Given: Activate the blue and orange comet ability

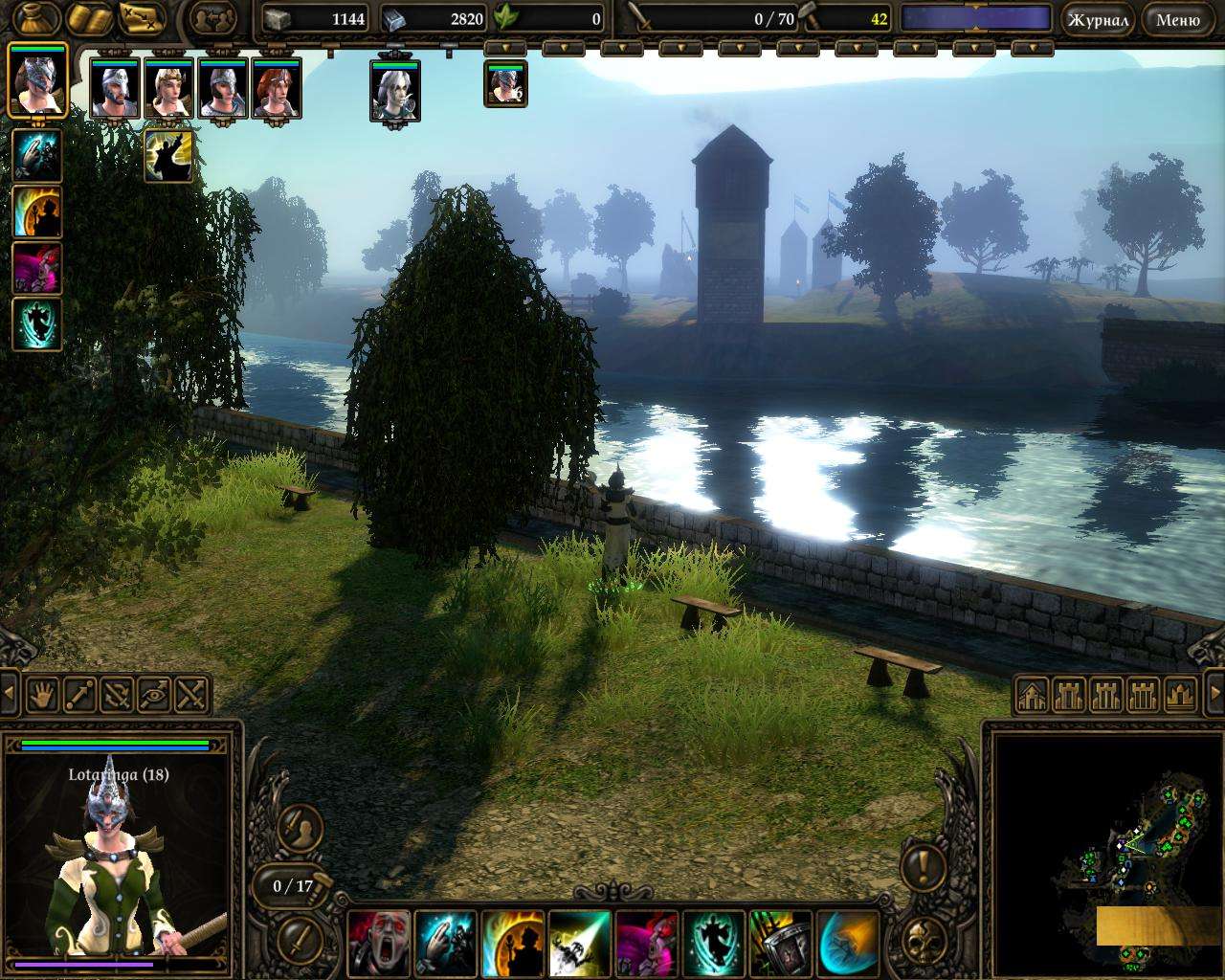Looking at the screenshot, I should pyautogui.click(x=847, y=942).
